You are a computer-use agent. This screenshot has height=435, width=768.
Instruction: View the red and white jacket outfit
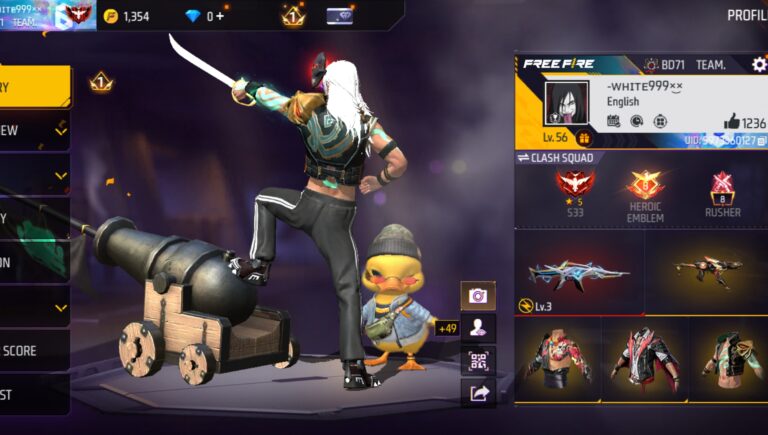(643, 359)
